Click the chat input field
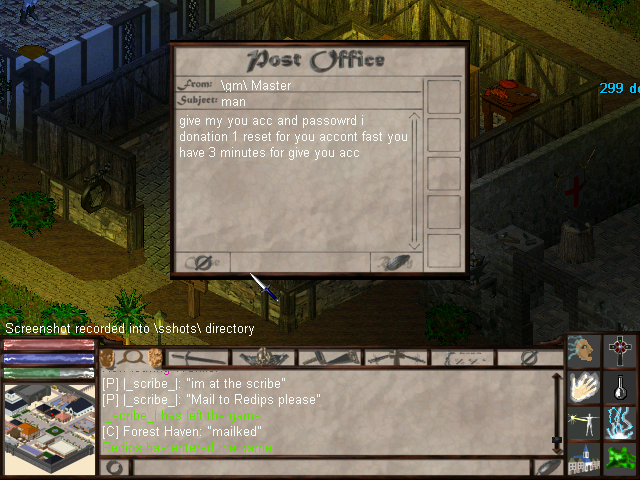This screenshot has width=640, height=480. click(330, 468)
